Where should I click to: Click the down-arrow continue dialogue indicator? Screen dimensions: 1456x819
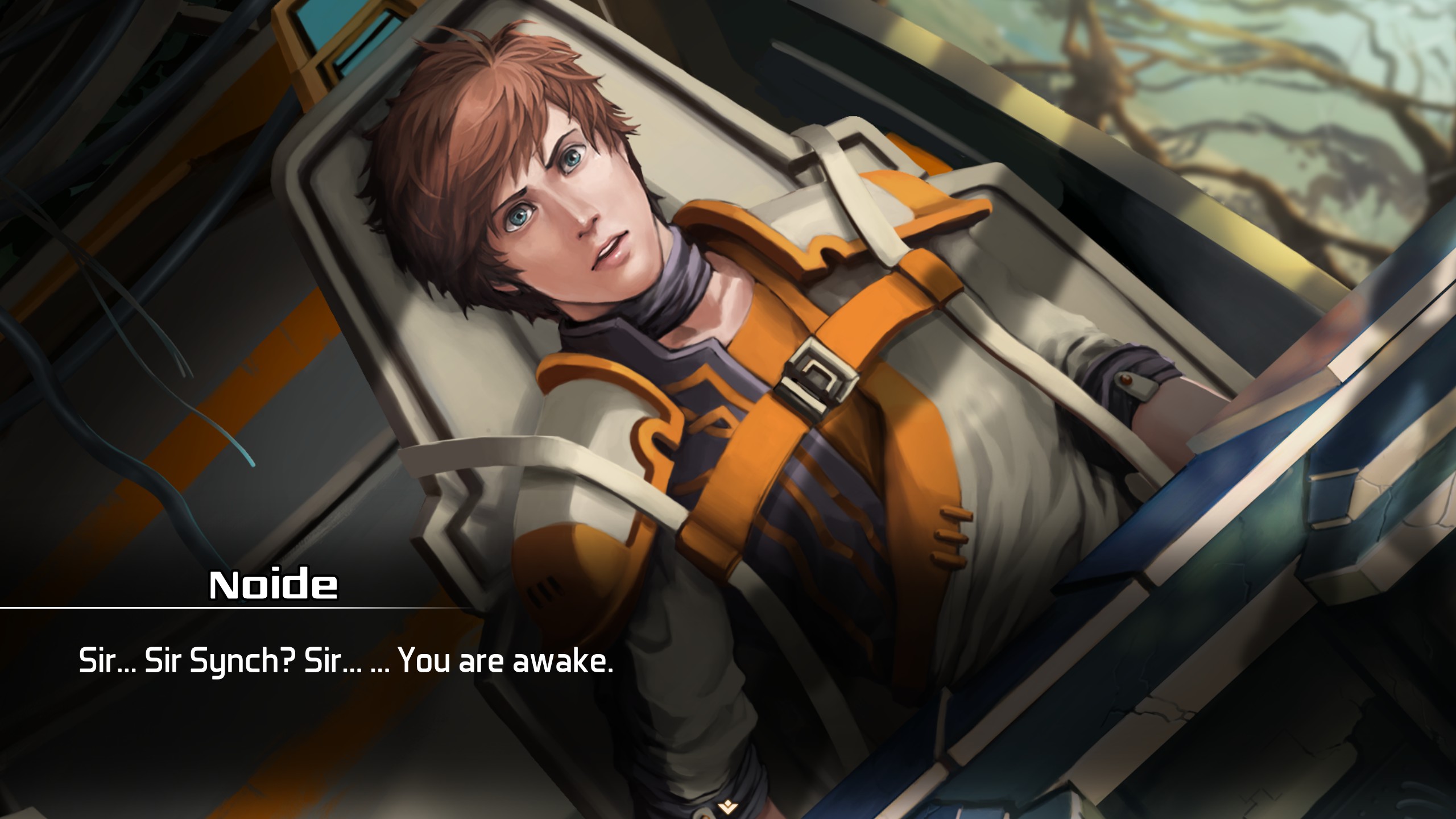tap(726, 805)
